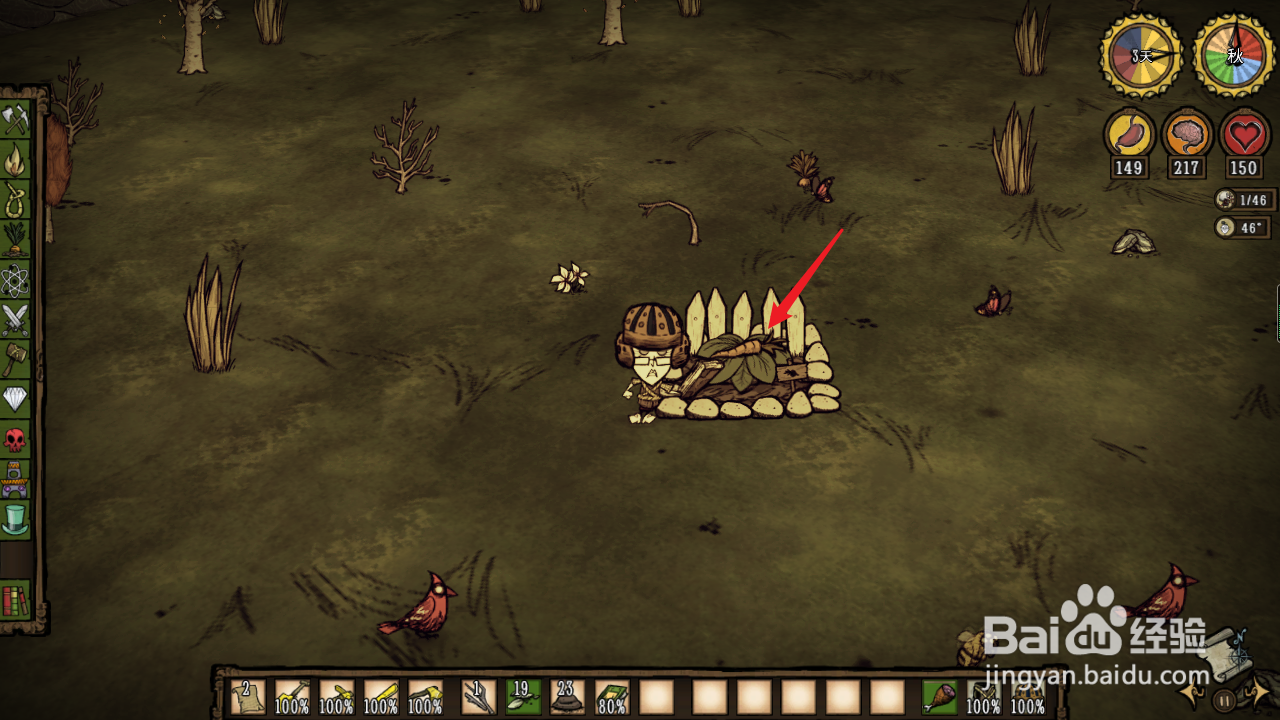Open the red skull Magic tab
The image size is (1280, 720).
pyautogui.click(x=16, y=439)
